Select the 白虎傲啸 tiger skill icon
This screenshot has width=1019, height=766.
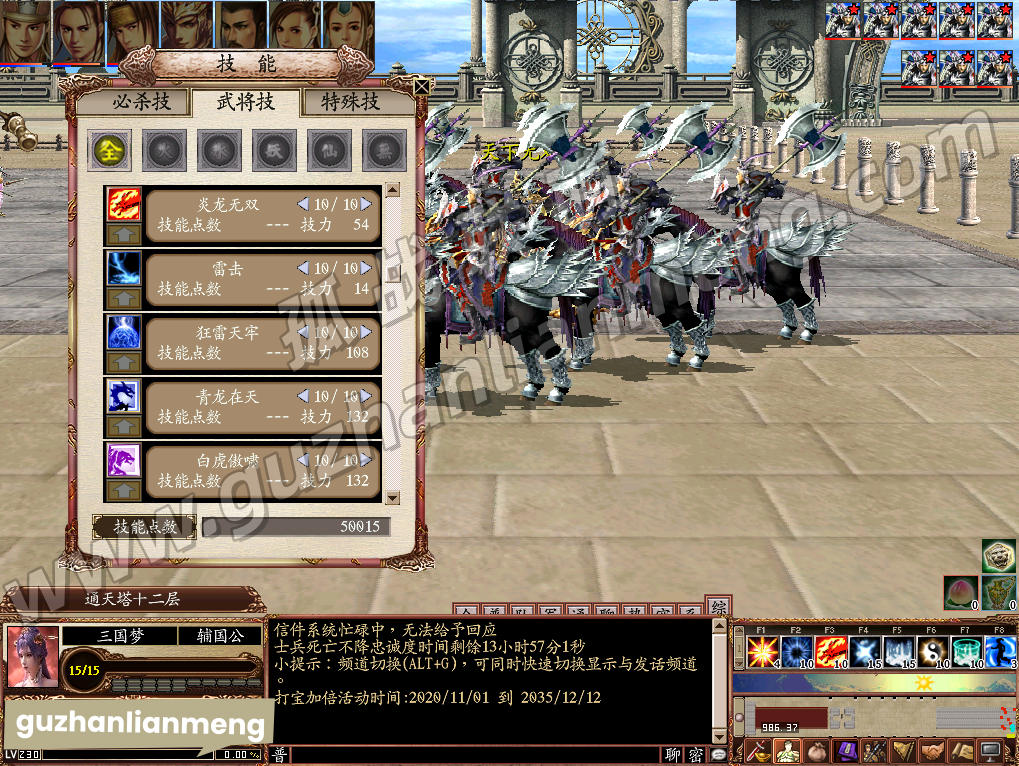[x=124, y=460]
